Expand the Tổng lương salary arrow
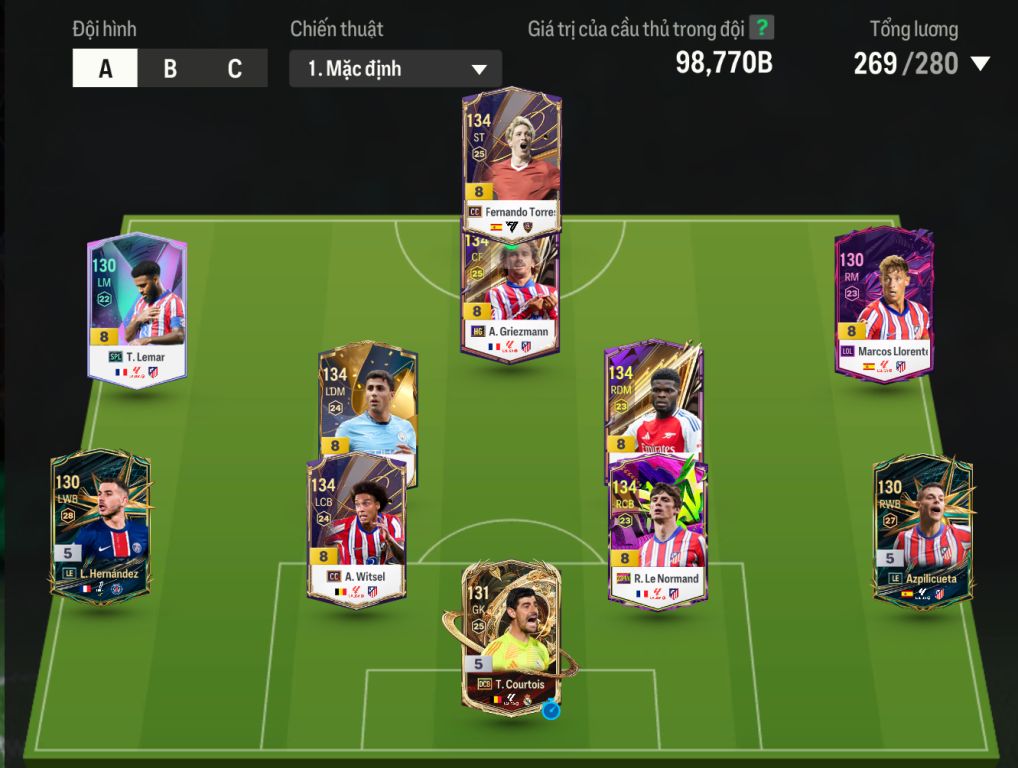Image resolution: width=1018 pixels, height=768 pixels. coord(980,64)
